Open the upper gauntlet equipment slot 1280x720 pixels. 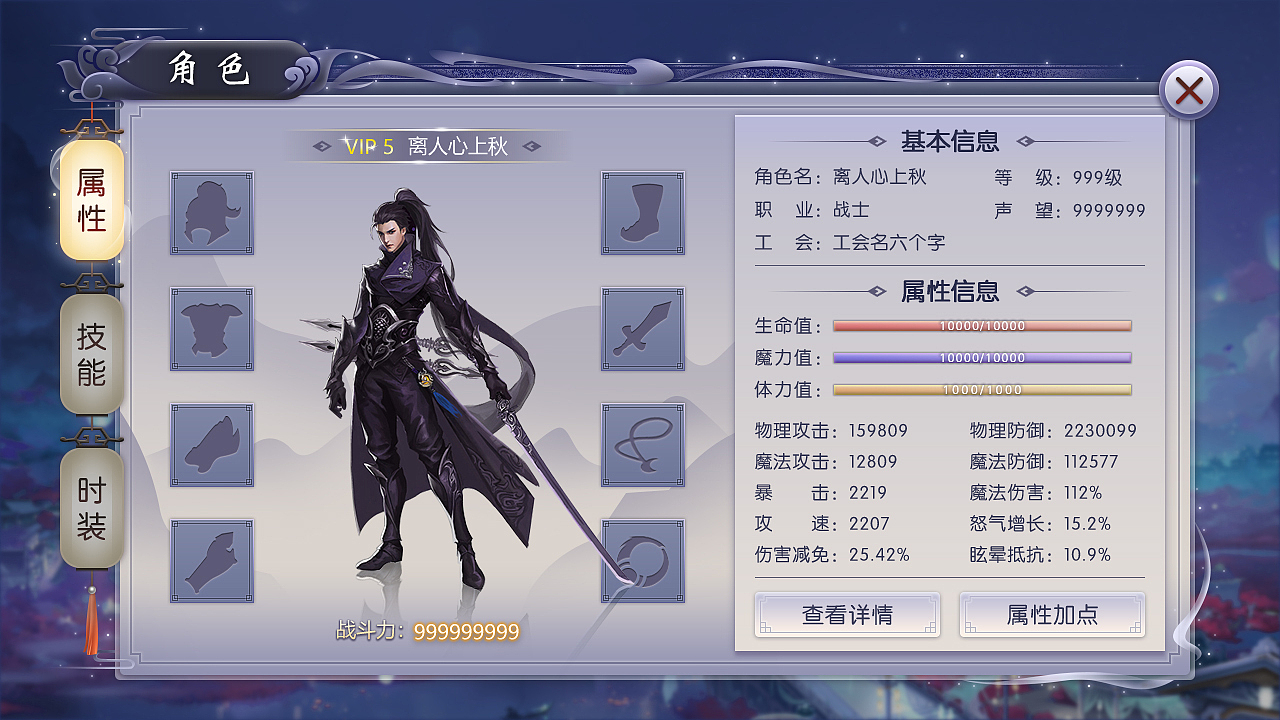(211, 444)
